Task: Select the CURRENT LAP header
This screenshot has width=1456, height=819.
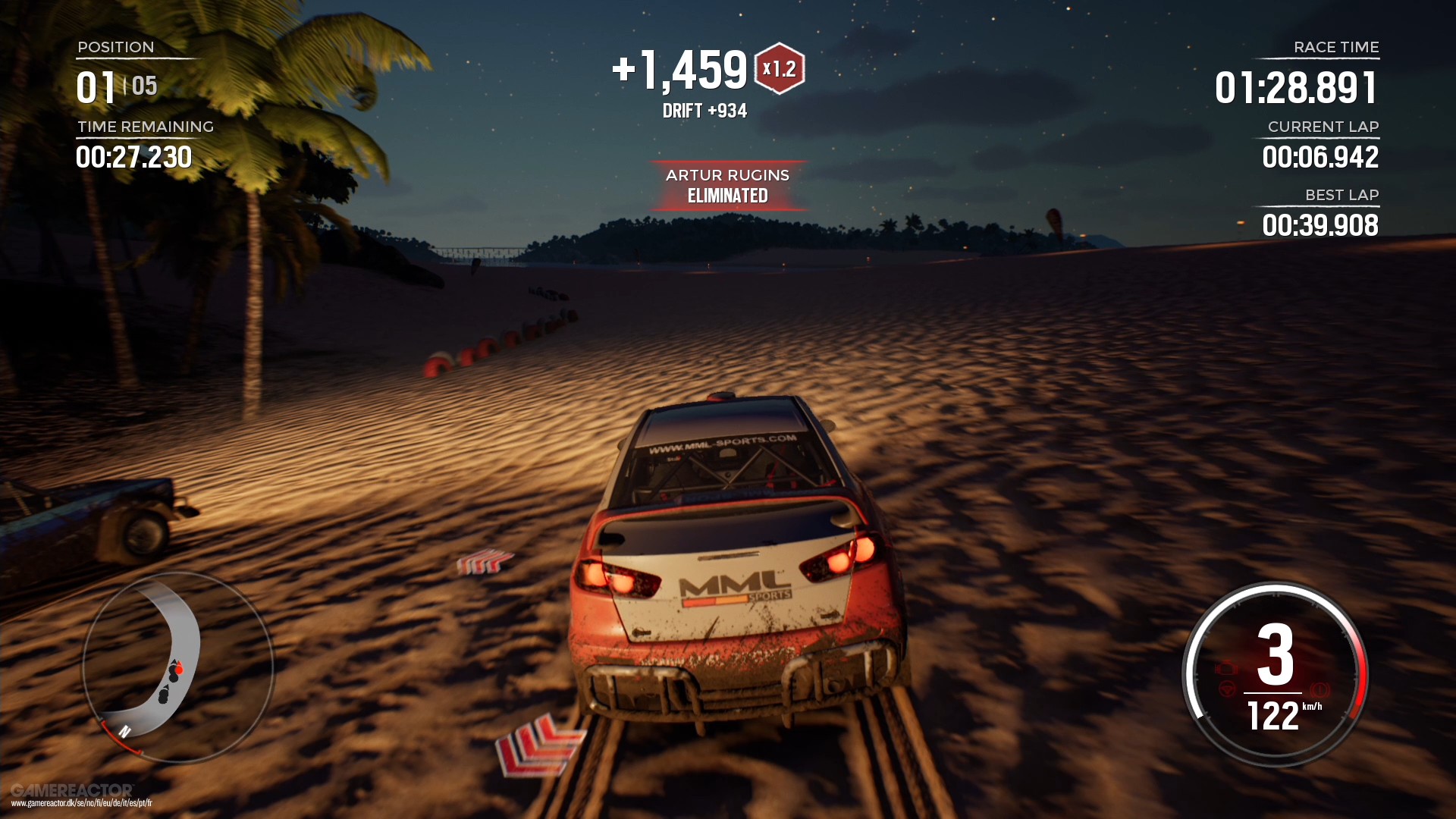Action: pos(1325,127)
